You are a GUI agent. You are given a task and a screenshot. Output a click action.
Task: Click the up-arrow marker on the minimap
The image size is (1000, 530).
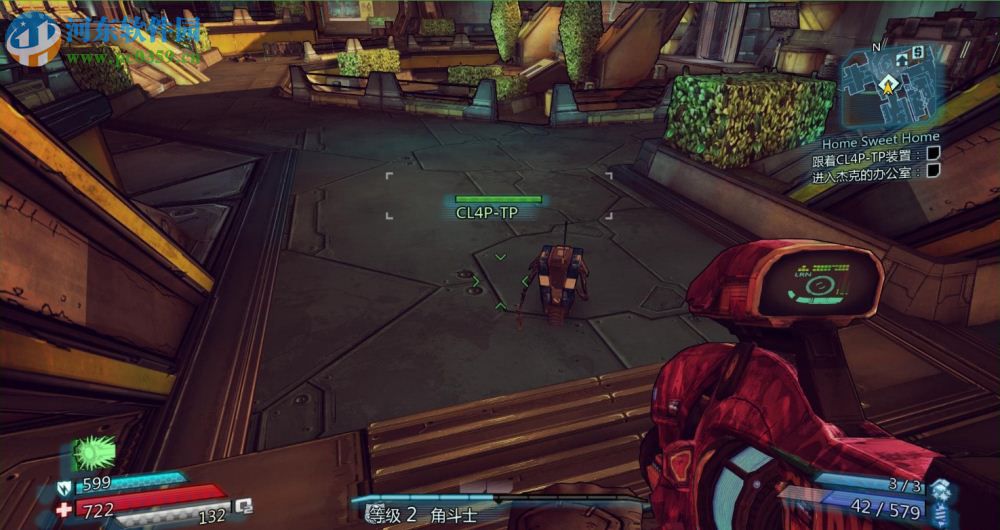pos(901,60)
